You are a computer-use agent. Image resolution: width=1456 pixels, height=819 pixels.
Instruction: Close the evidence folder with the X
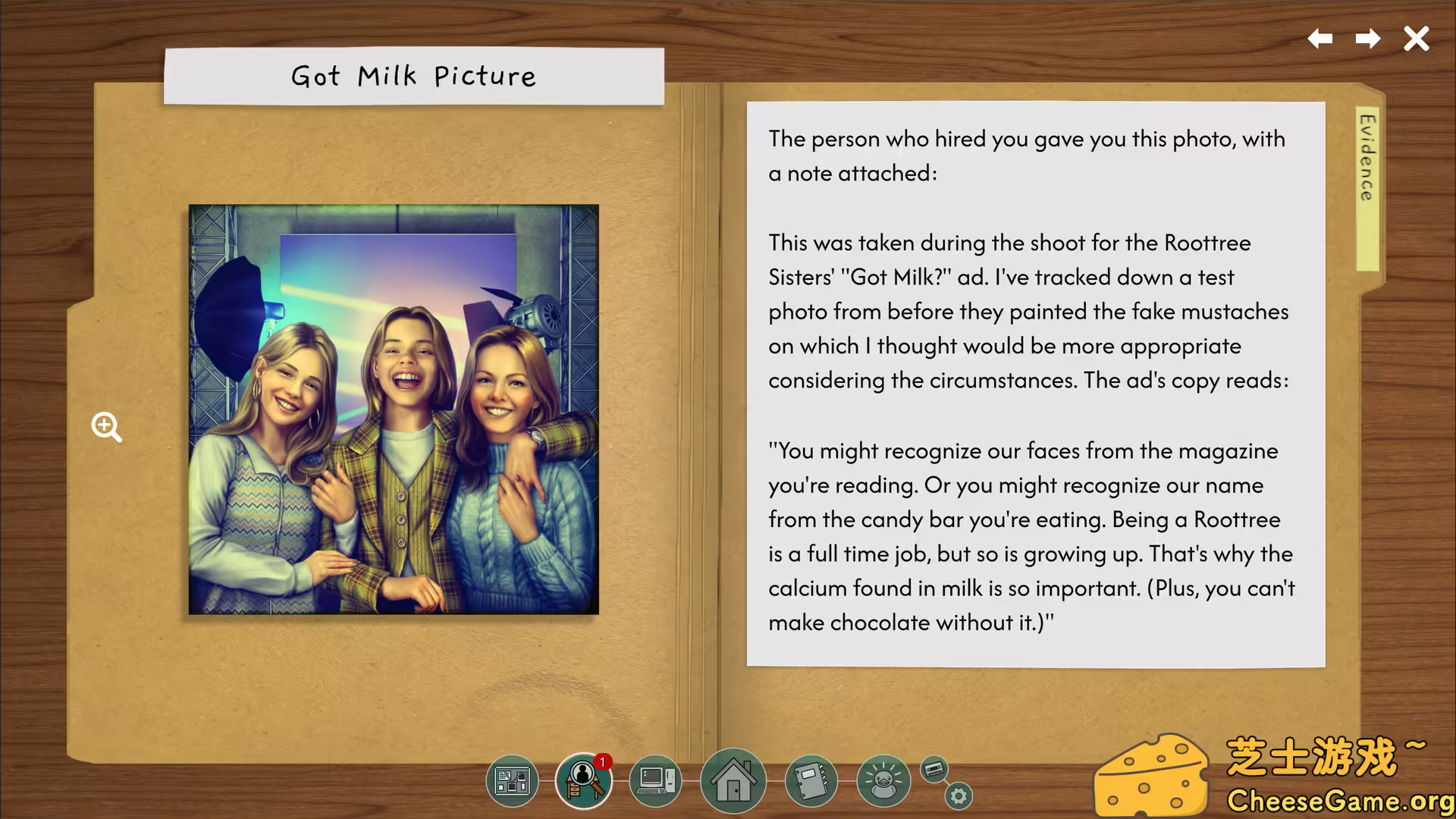pyautogui.click(x=1416, y=39)
